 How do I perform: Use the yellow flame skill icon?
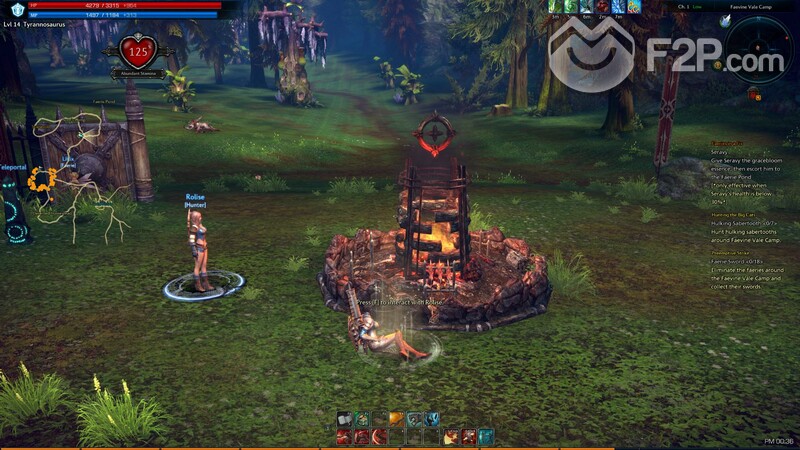pyautogui.click(x=451, y=436)
